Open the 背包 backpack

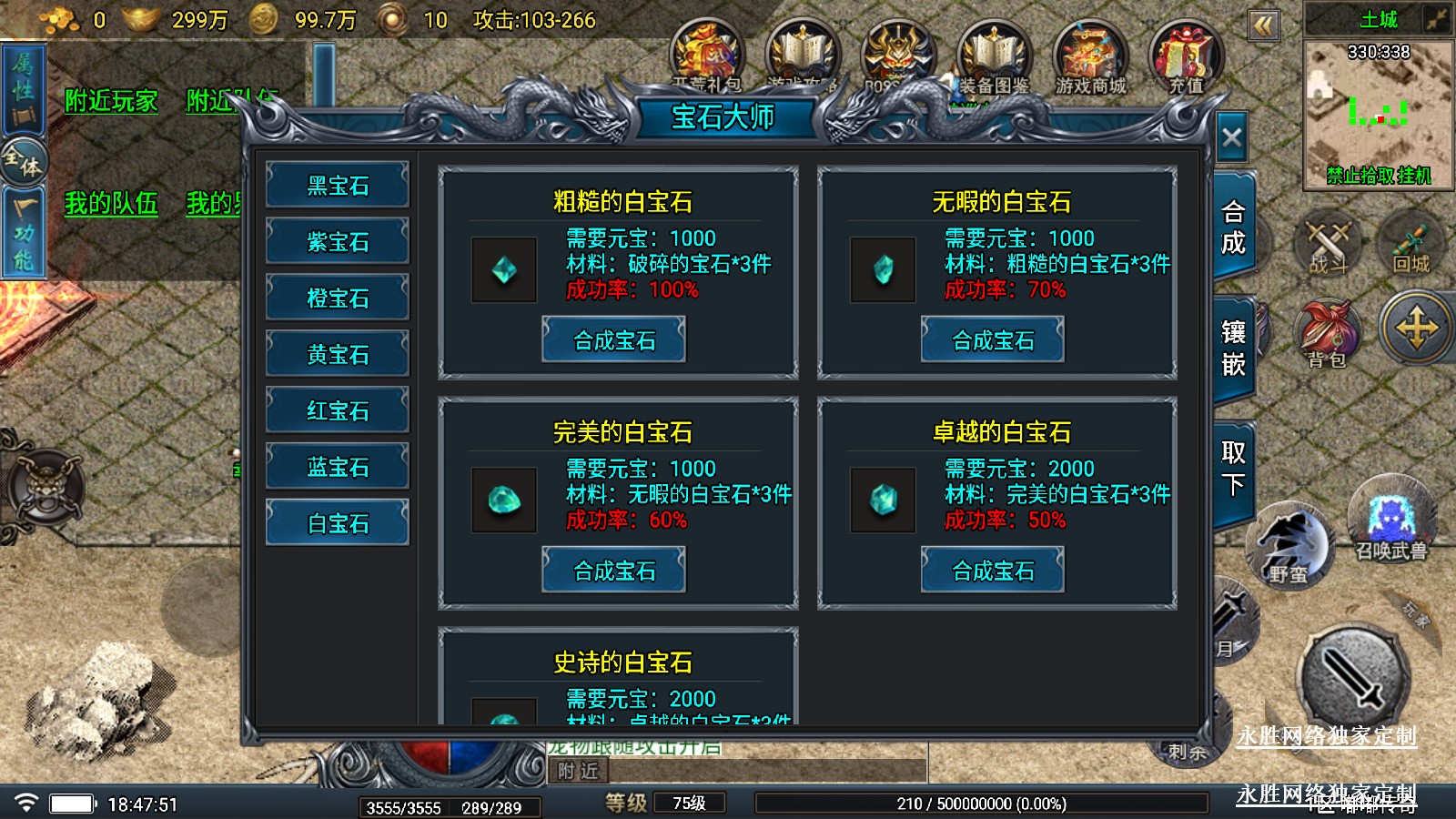click(x=1328, y=332)
